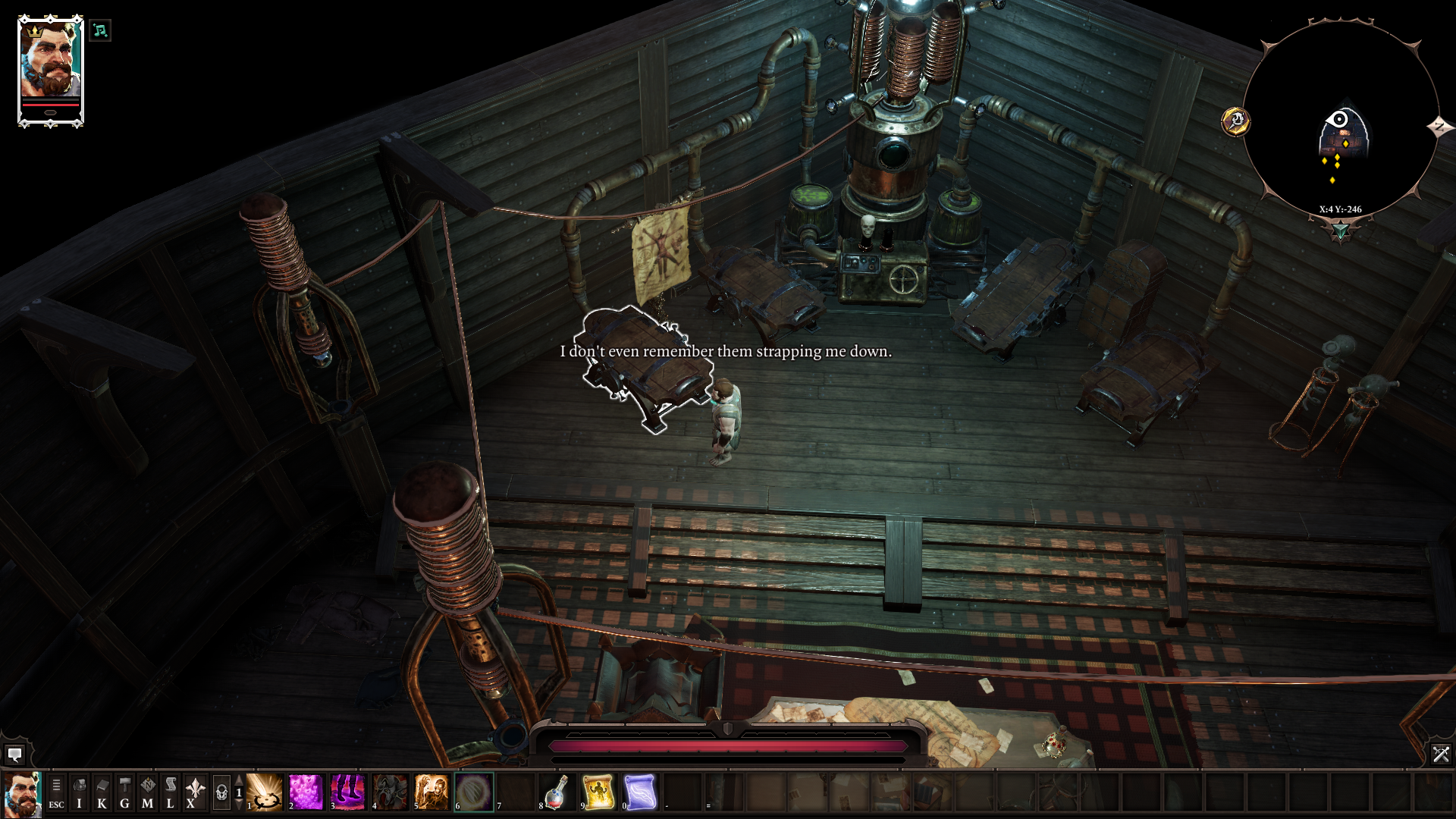The height and width of the screenshot is (819, 1456).
Task: Open the chat log speech bubble button
Action: pos(14,754)
